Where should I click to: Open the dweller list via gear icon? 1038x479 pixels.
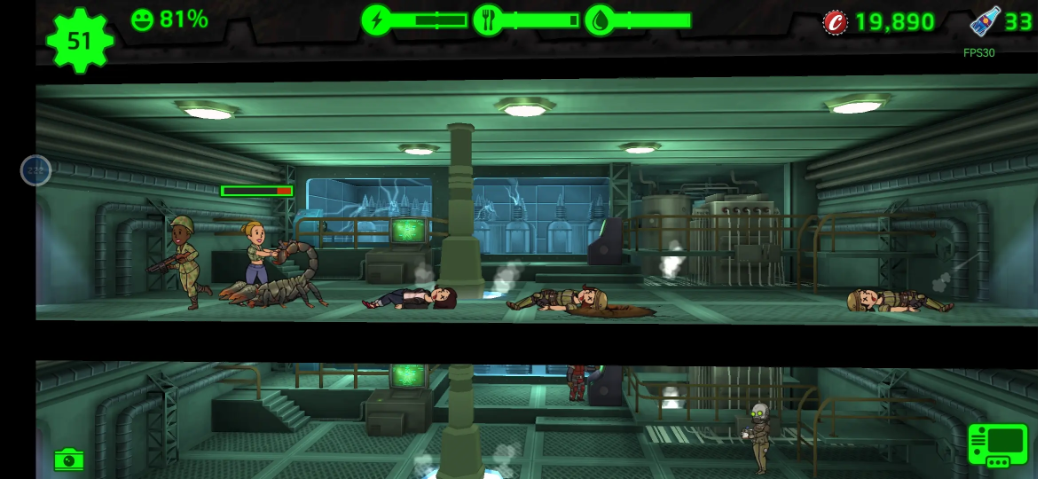tap(80, 40)
